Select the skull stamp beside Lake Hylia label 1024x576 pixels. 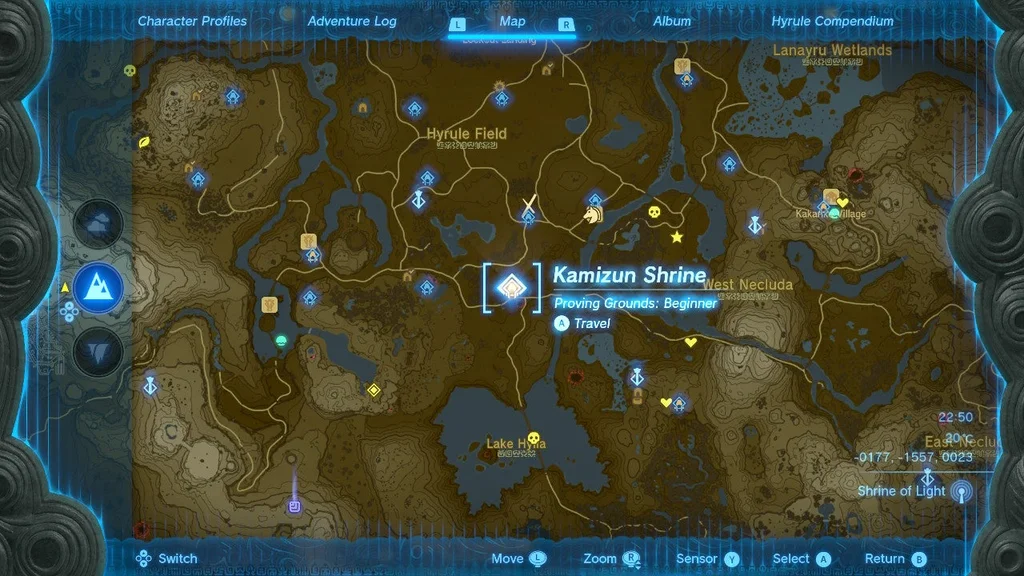[533, 438]
